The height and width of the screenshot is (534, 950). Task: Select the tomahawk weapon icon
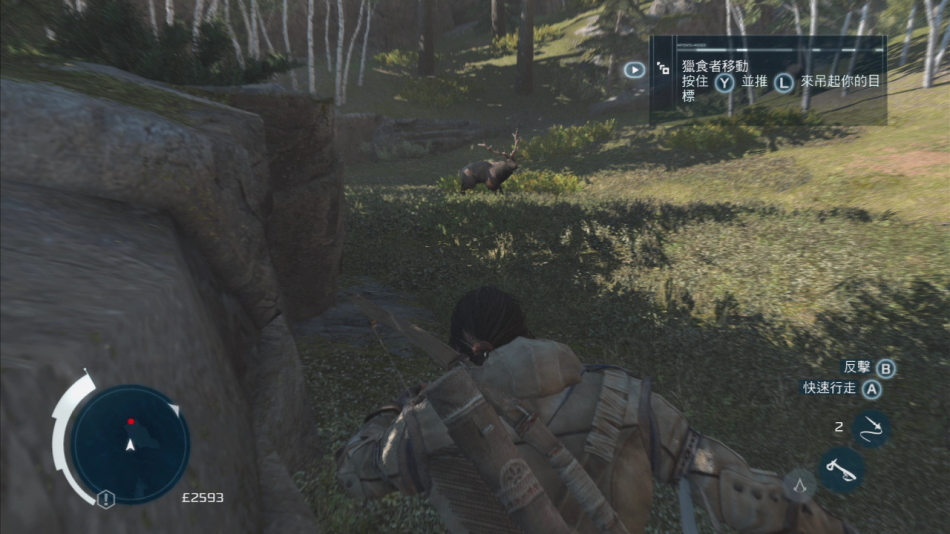(841, 468)
